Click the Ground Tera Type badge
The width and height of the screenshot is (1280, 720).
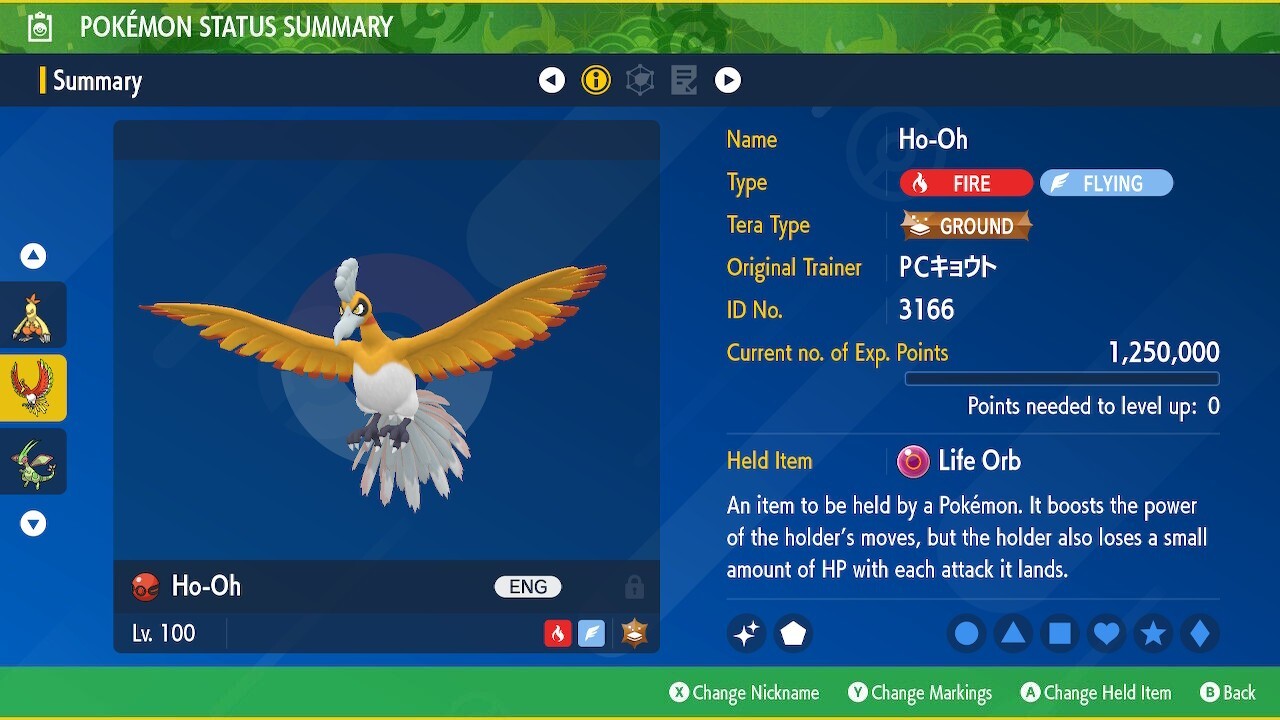(963, 225)
